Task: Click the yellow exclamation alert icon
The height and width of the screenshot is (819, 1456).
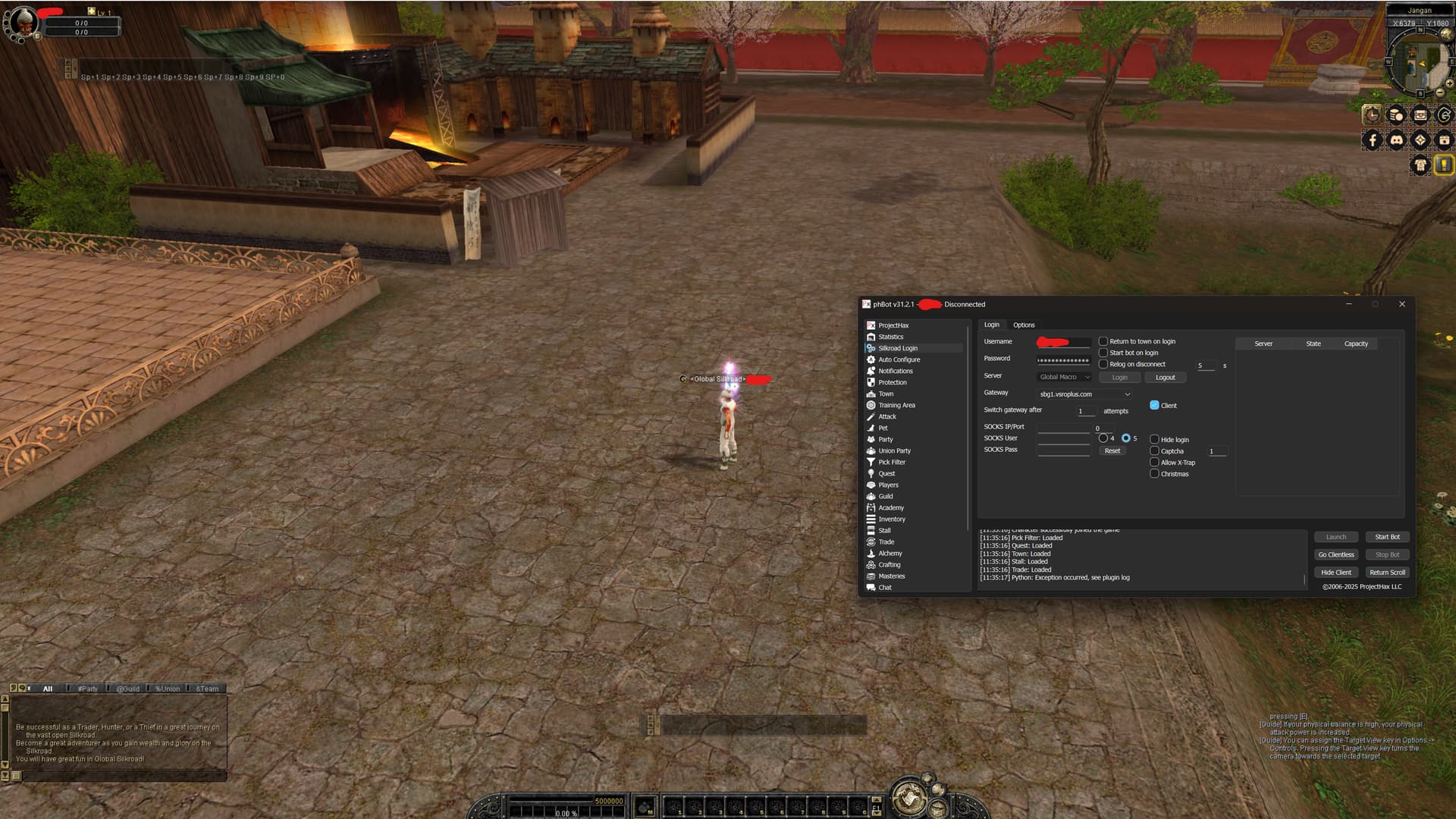Action: point(1444,165)
